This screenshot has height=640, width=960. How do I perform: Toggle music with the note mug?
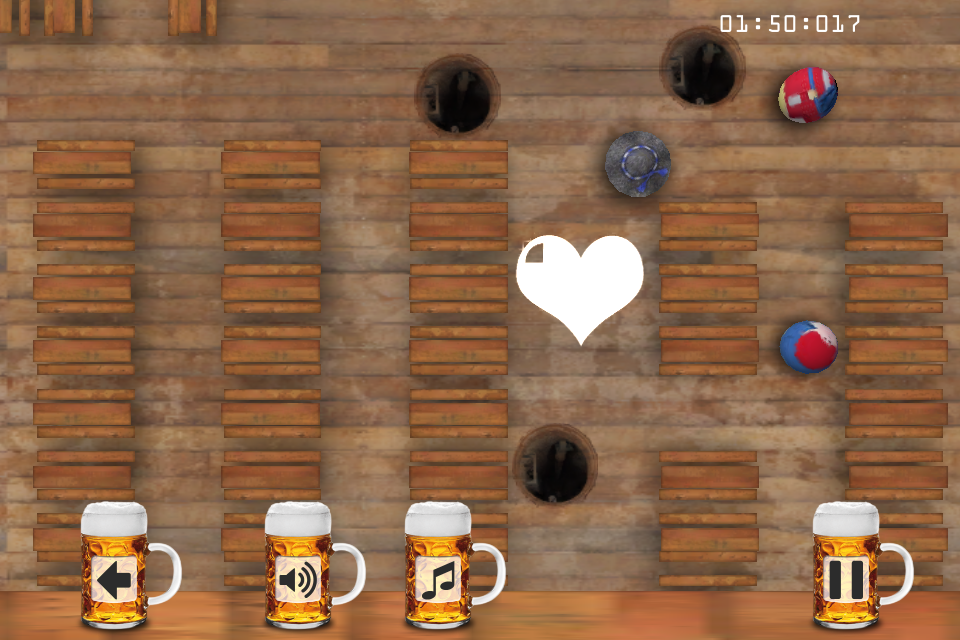(439, 578)
